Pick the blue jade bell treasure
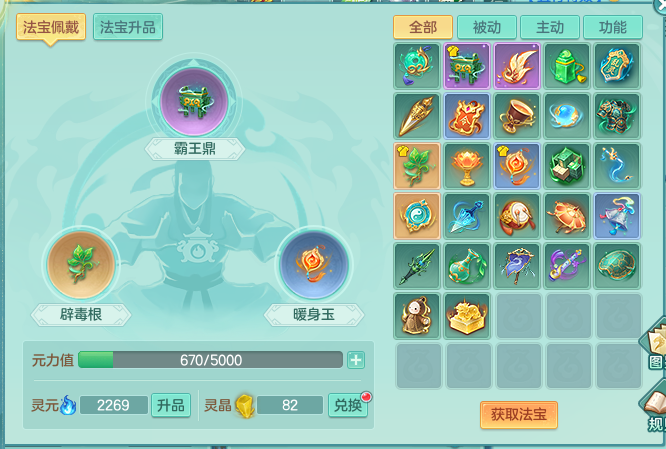 [x=618, y=214]
